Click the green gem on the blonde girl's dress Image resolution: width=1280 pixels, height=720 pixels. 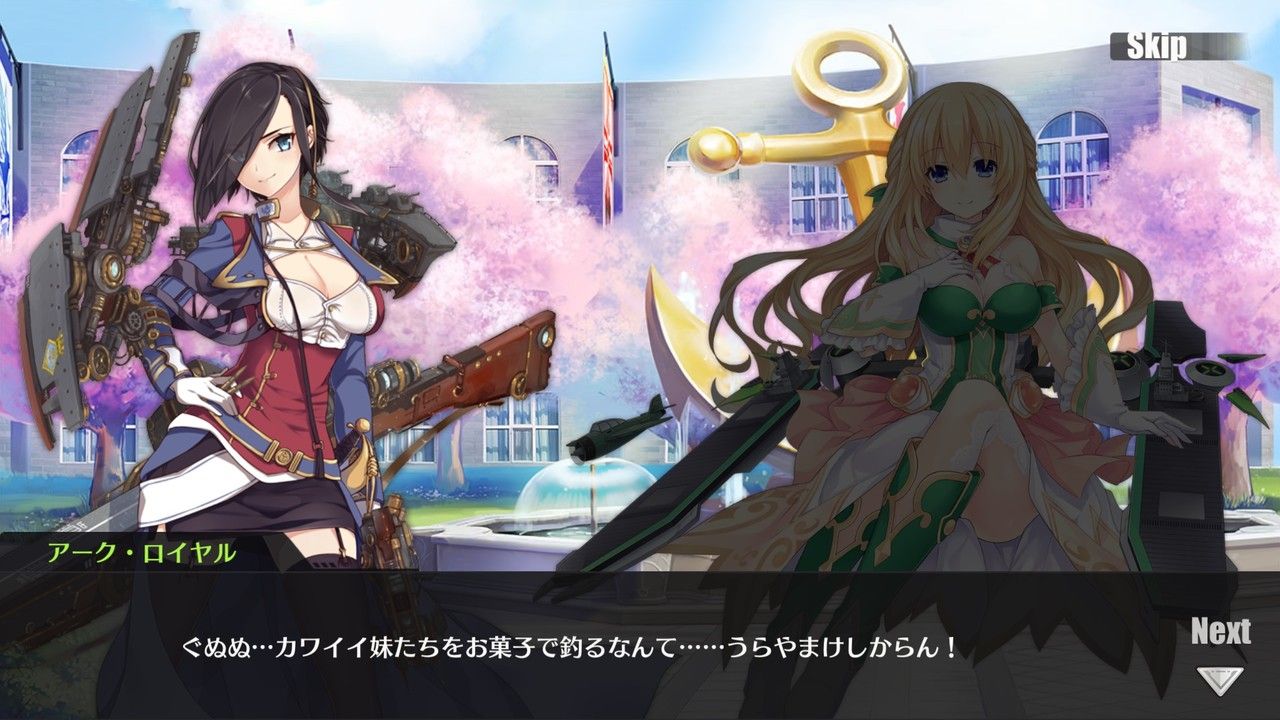[965, 243]
